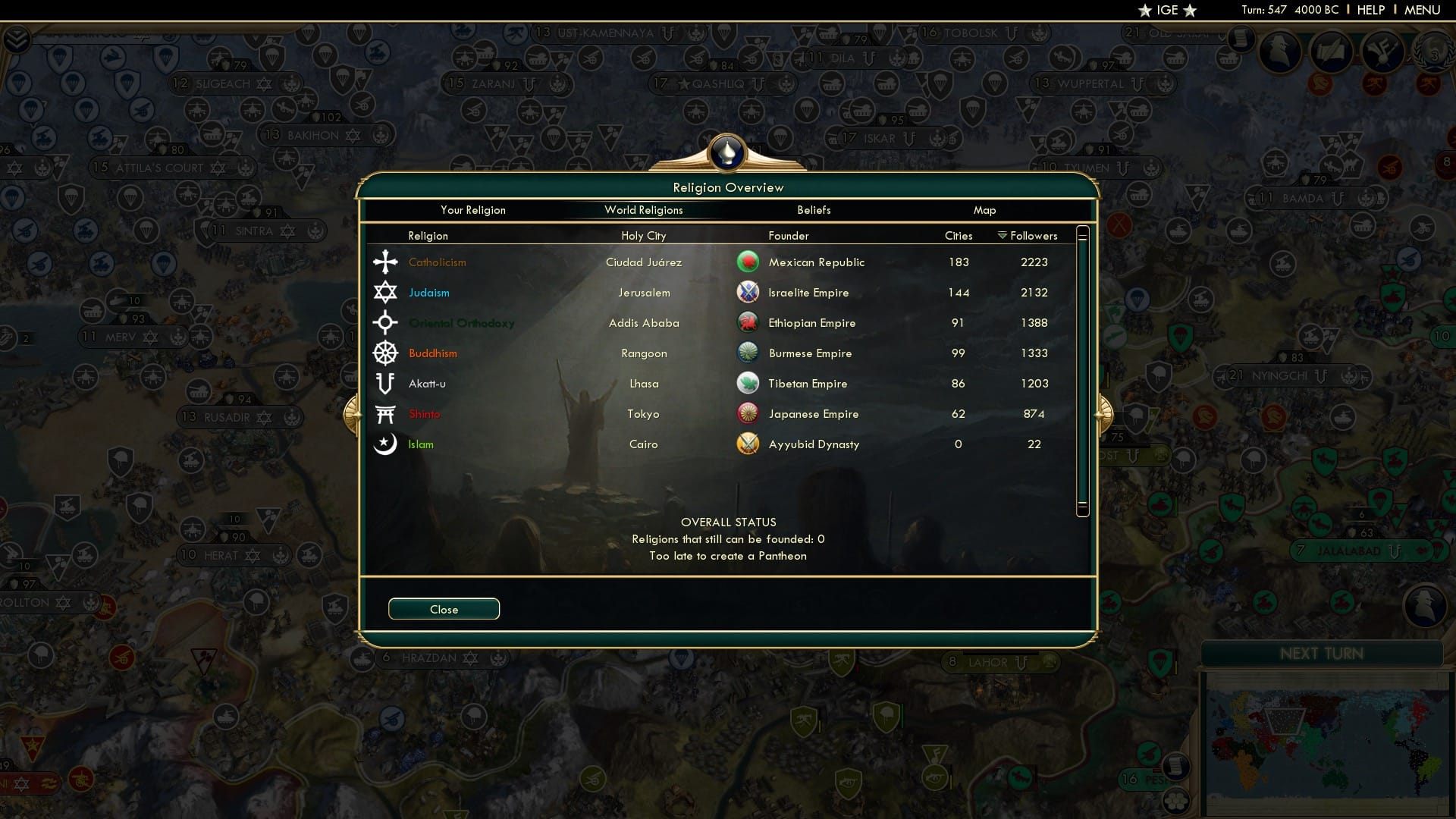Screen dimensions: 1456x819
Task: Click the Tibetan Empire founder emblem
Action: click(748, 382)
